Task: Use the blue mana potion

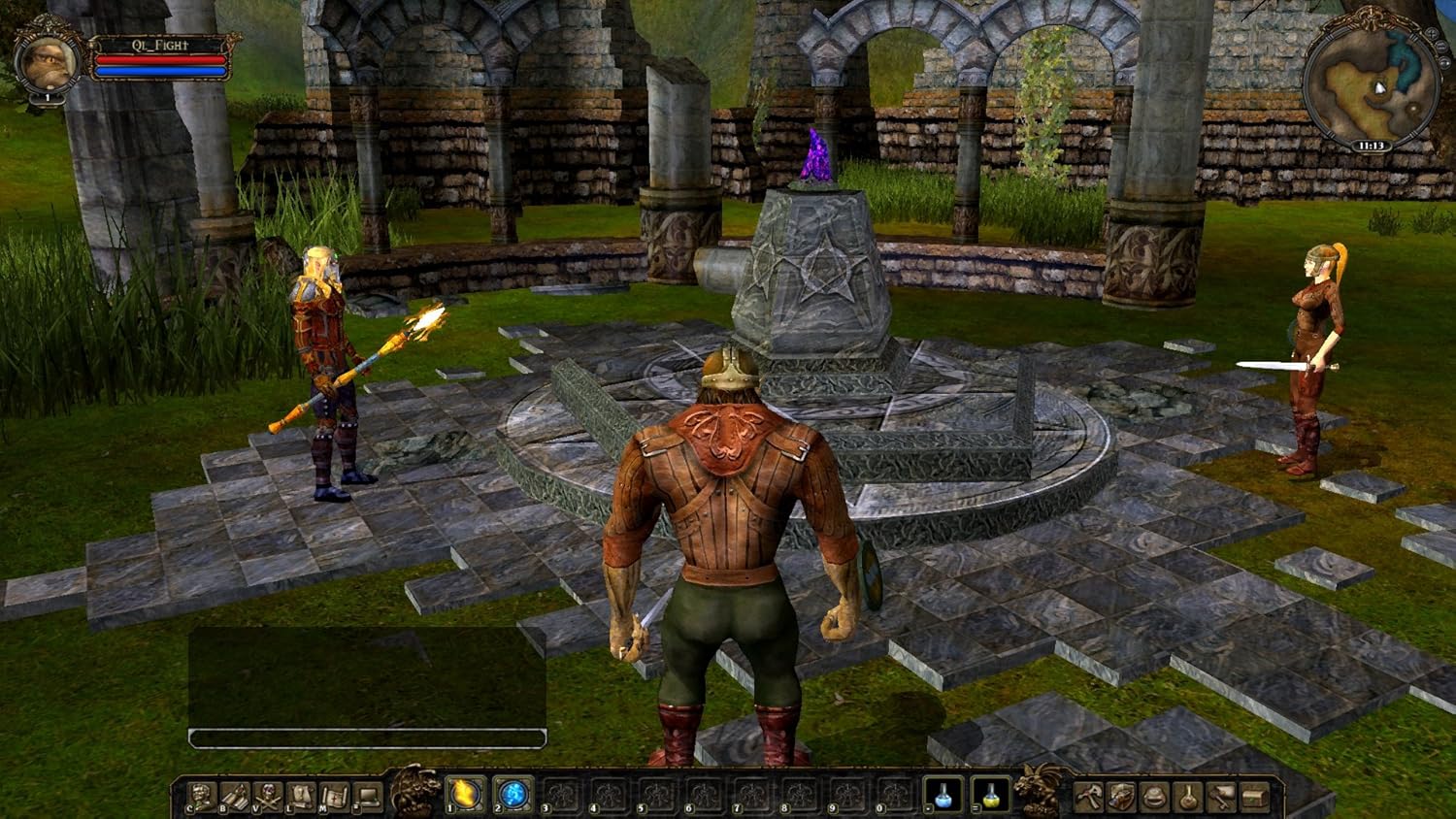Action: point(942,795)
